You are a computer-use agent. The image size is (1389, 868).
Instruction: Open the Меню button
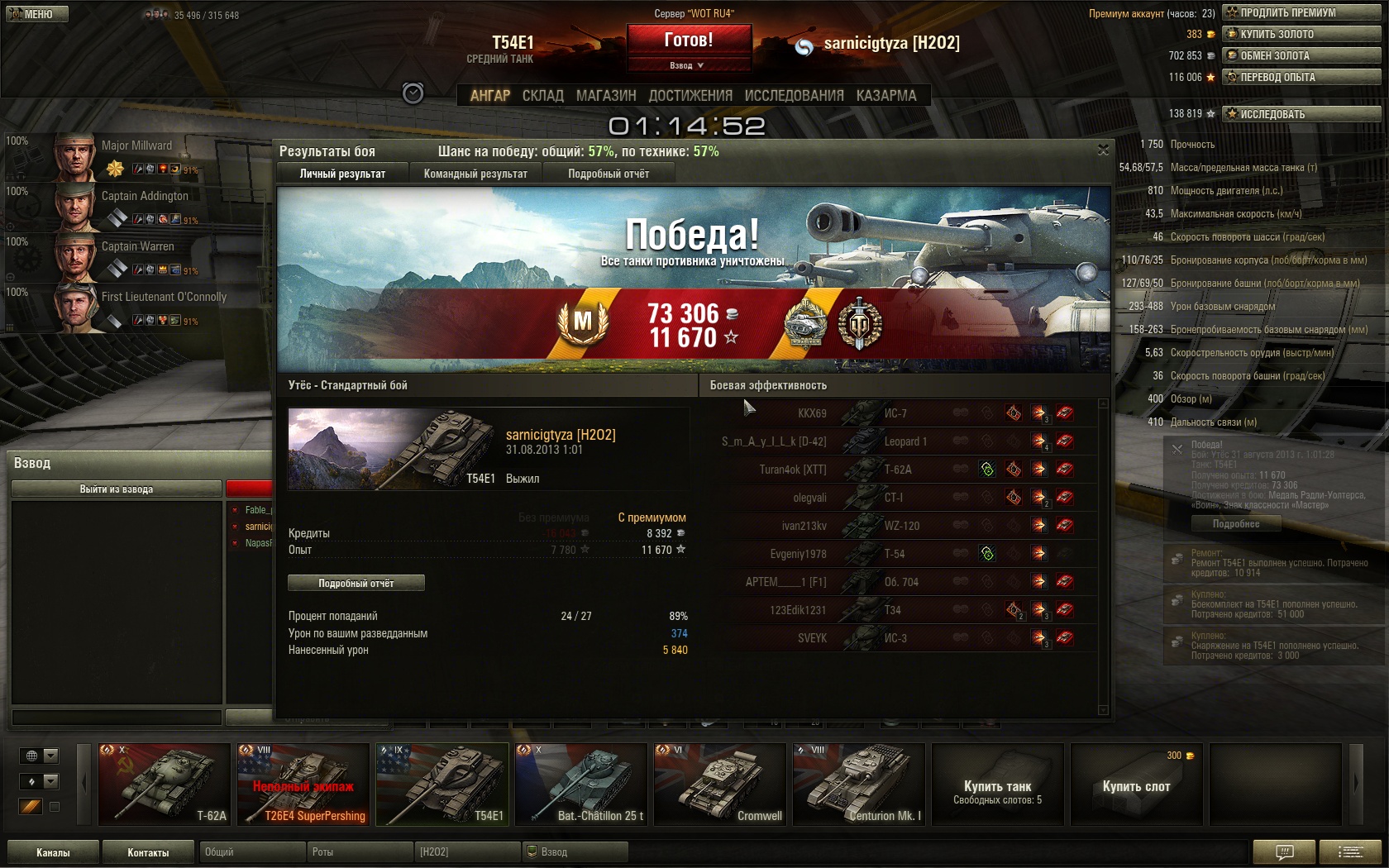point(36,14)
